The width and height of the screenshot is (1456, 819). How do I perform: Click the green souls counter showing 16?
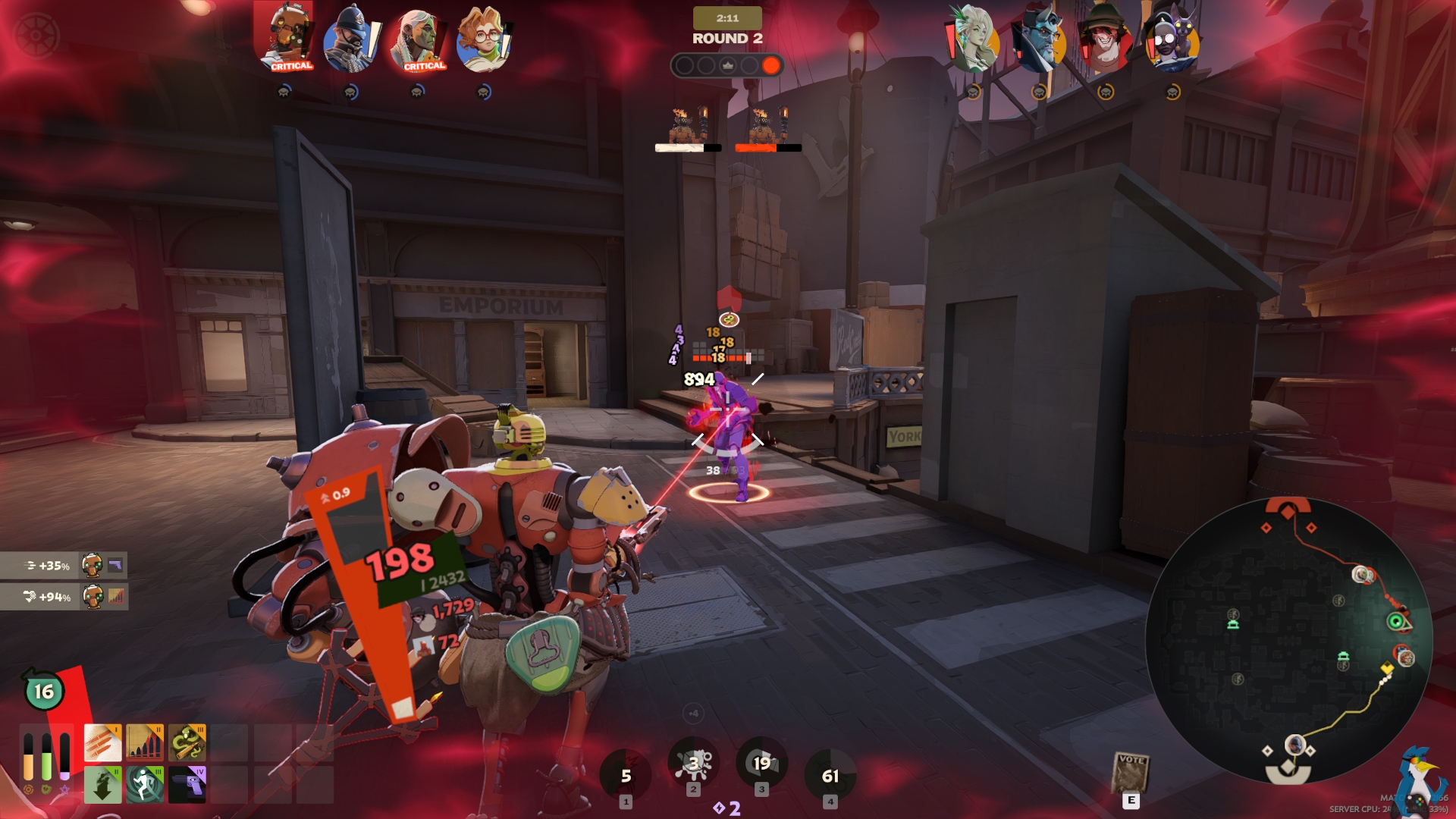43,691
